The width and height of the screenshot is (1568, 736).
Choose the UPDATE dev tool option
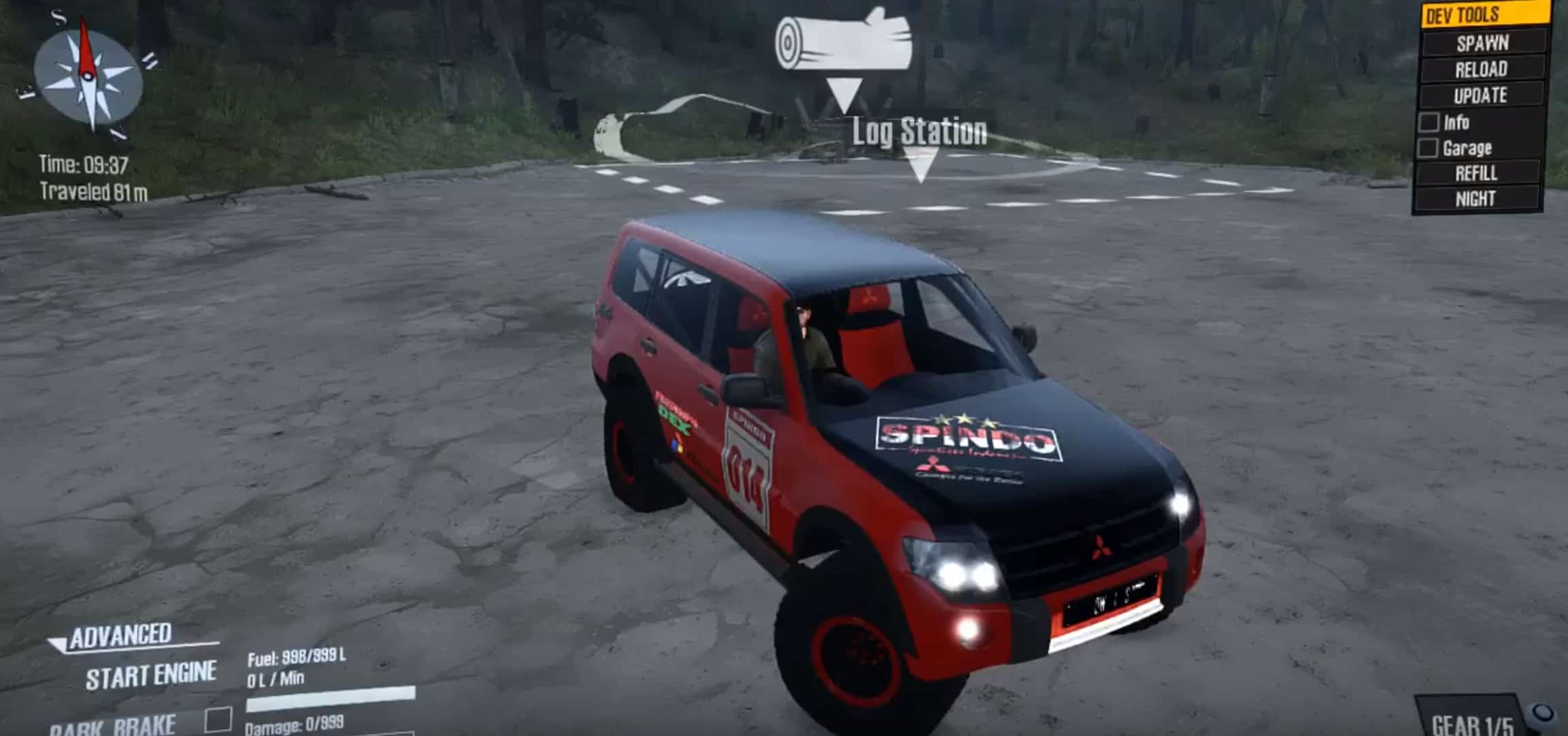1480,95
